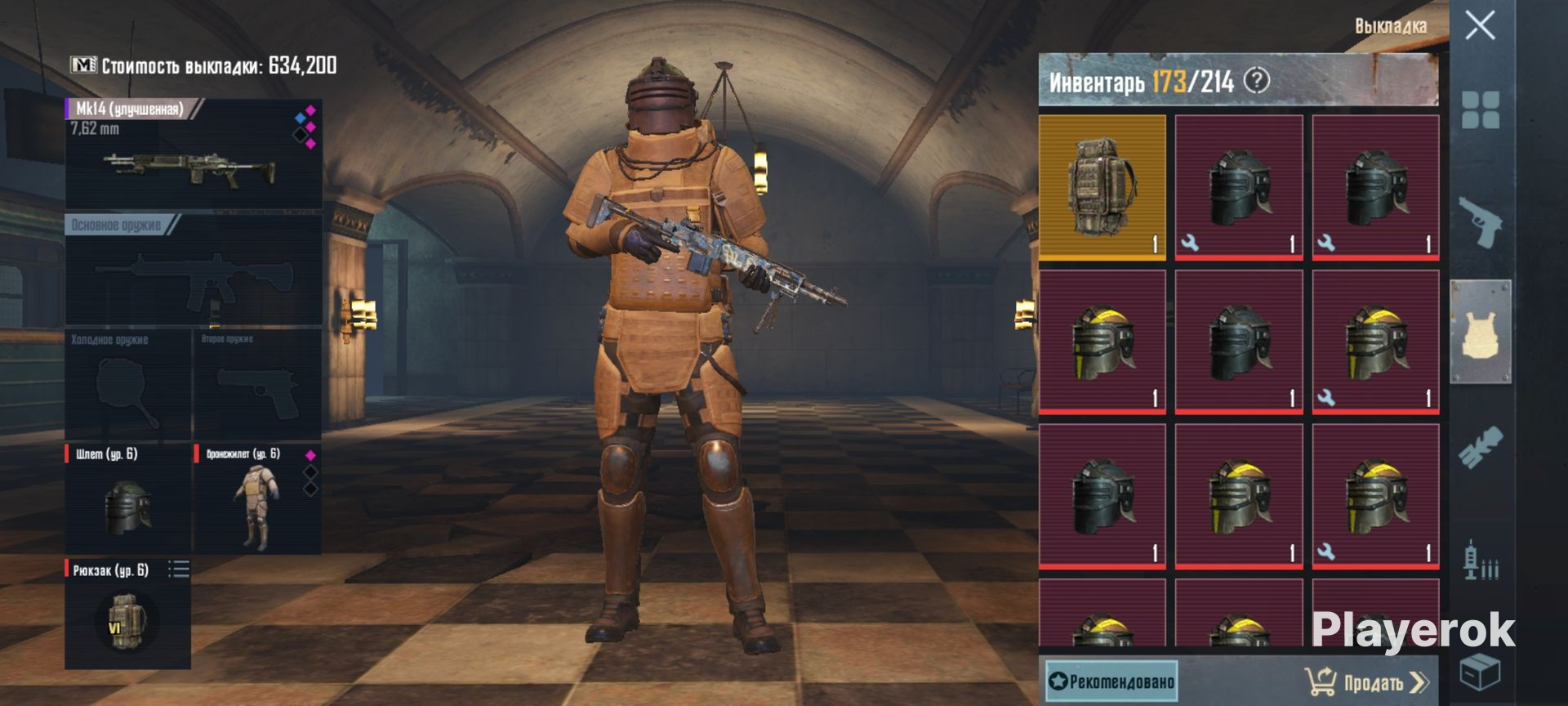This screenshot has width=1568, height=706.
Task: Switch to the medicine and ammo tab
Action: [x=1480, y=561]
